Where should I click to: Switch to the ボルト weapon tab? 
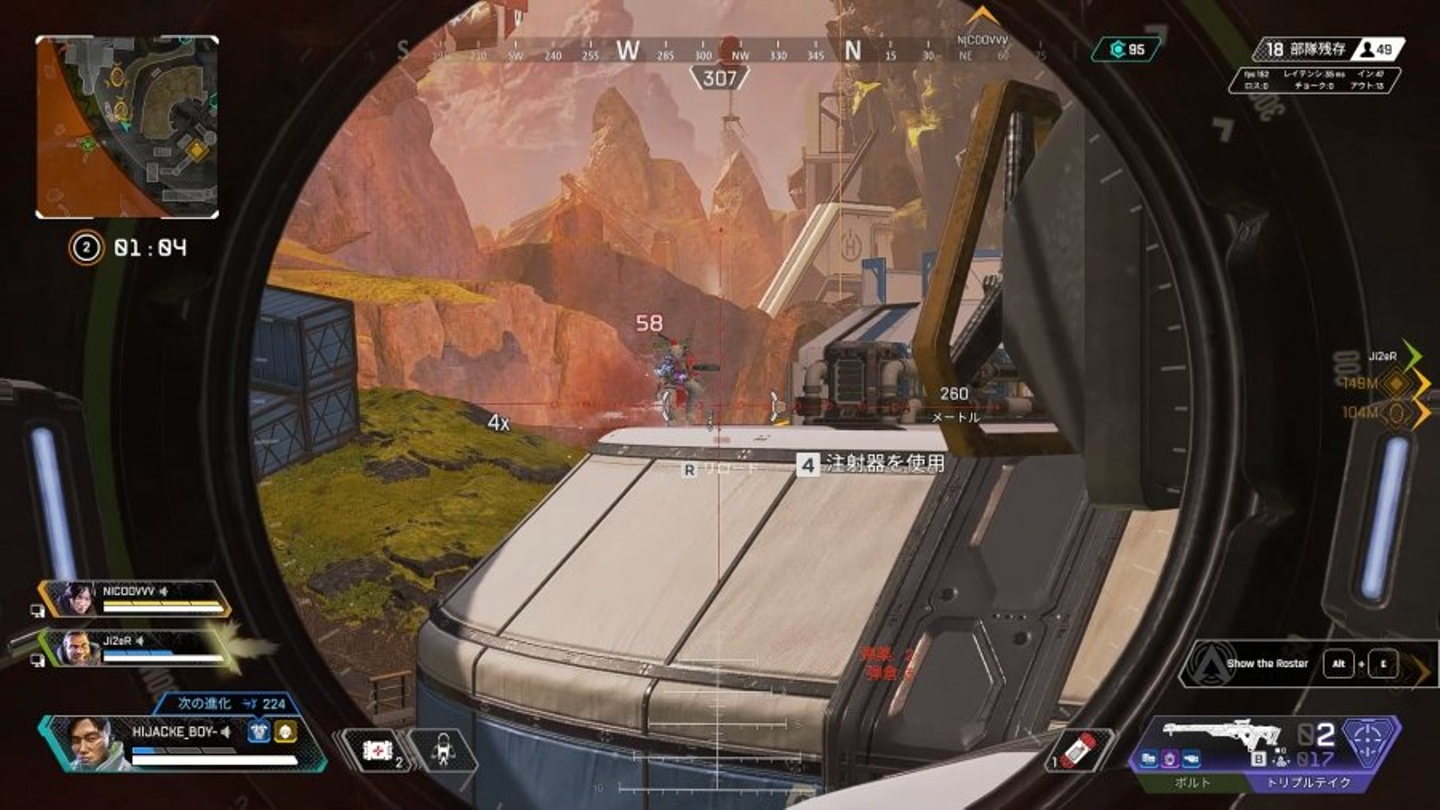click(1190, 783)
